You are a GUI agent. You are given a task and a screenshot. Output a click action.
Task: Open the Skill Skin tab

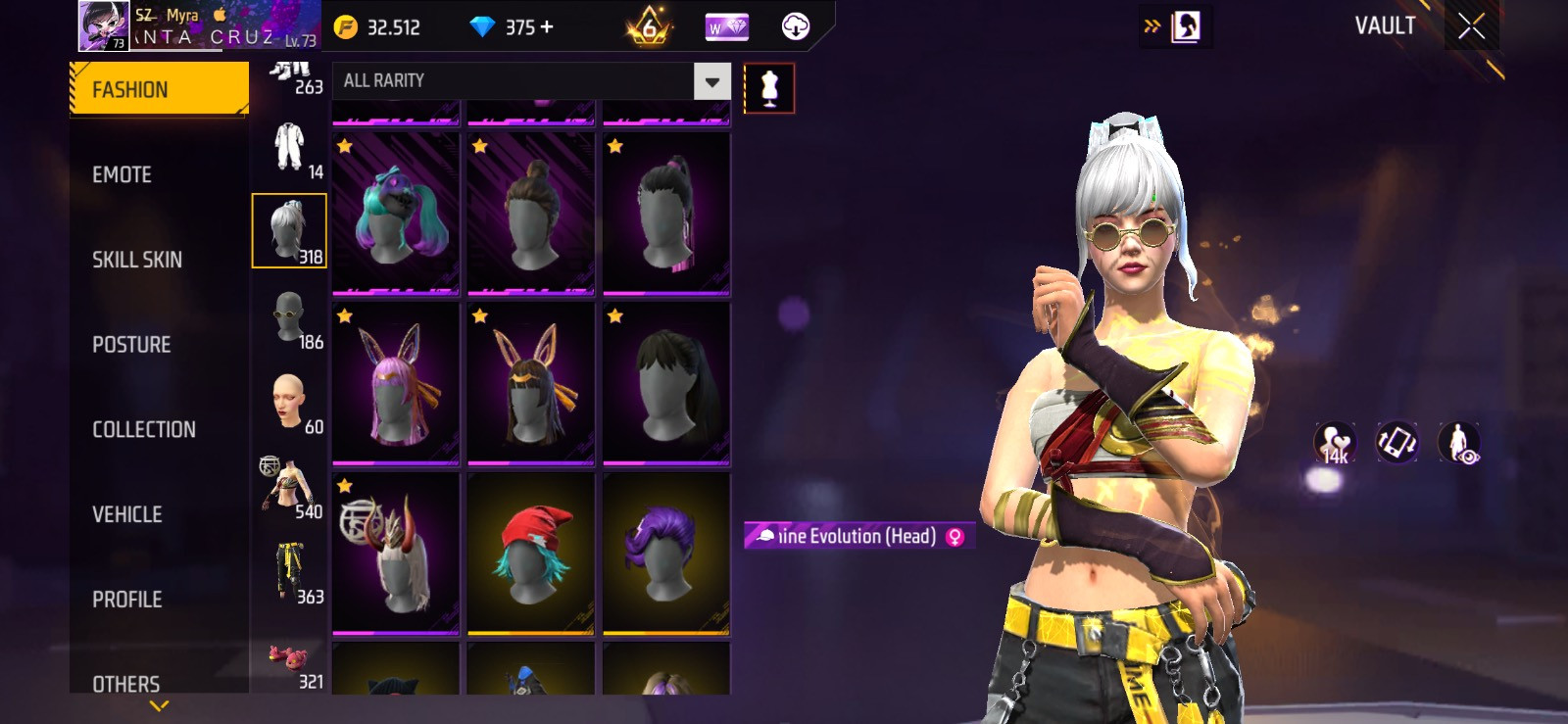click(x=137, y=260)
